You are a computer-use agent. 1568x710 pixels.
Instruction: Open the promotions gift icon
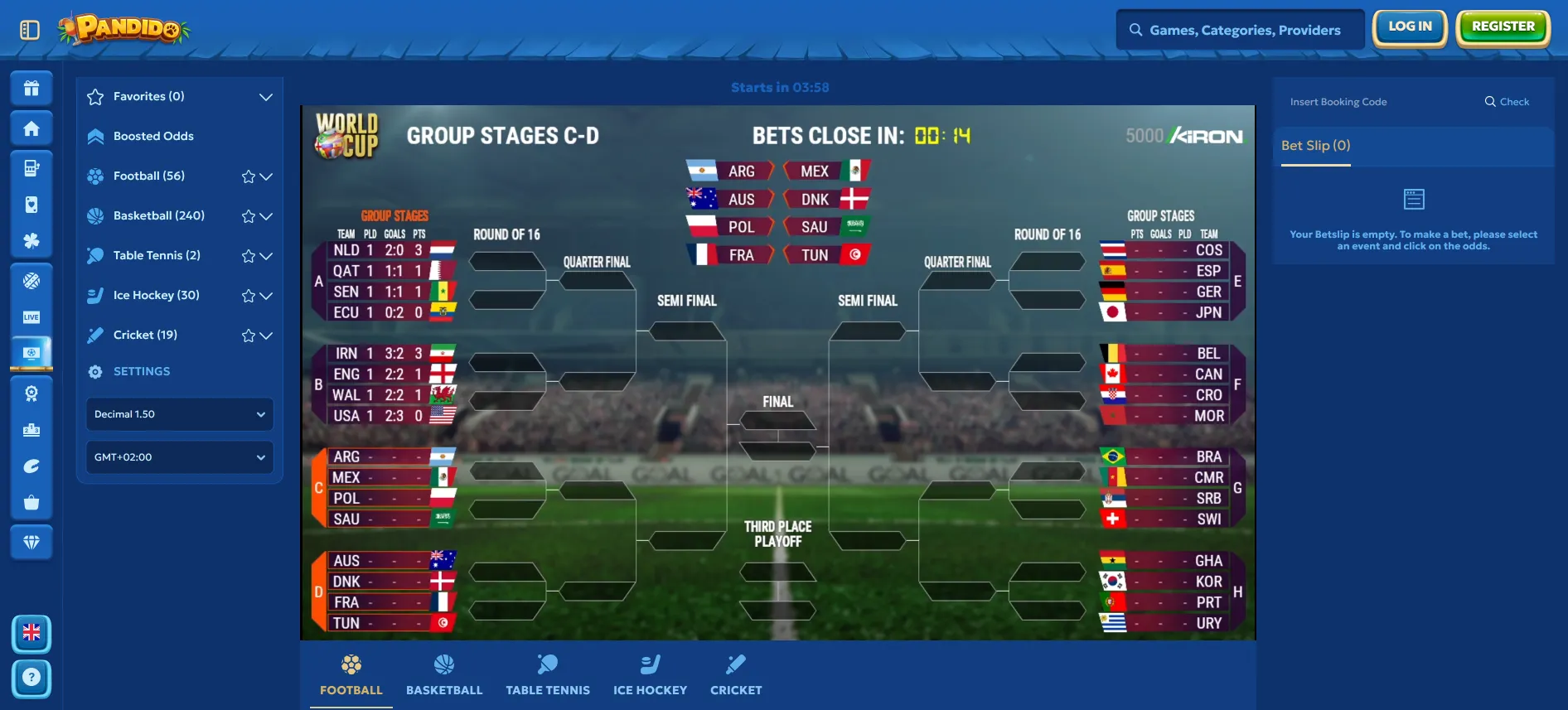(x=31, y=88)
